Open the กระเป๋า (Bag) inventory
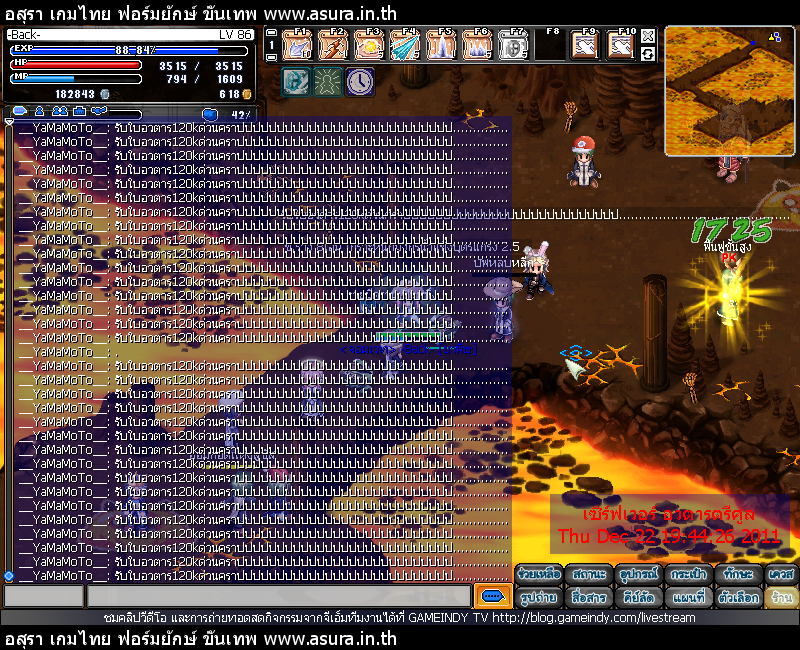 tap(688, 575)
